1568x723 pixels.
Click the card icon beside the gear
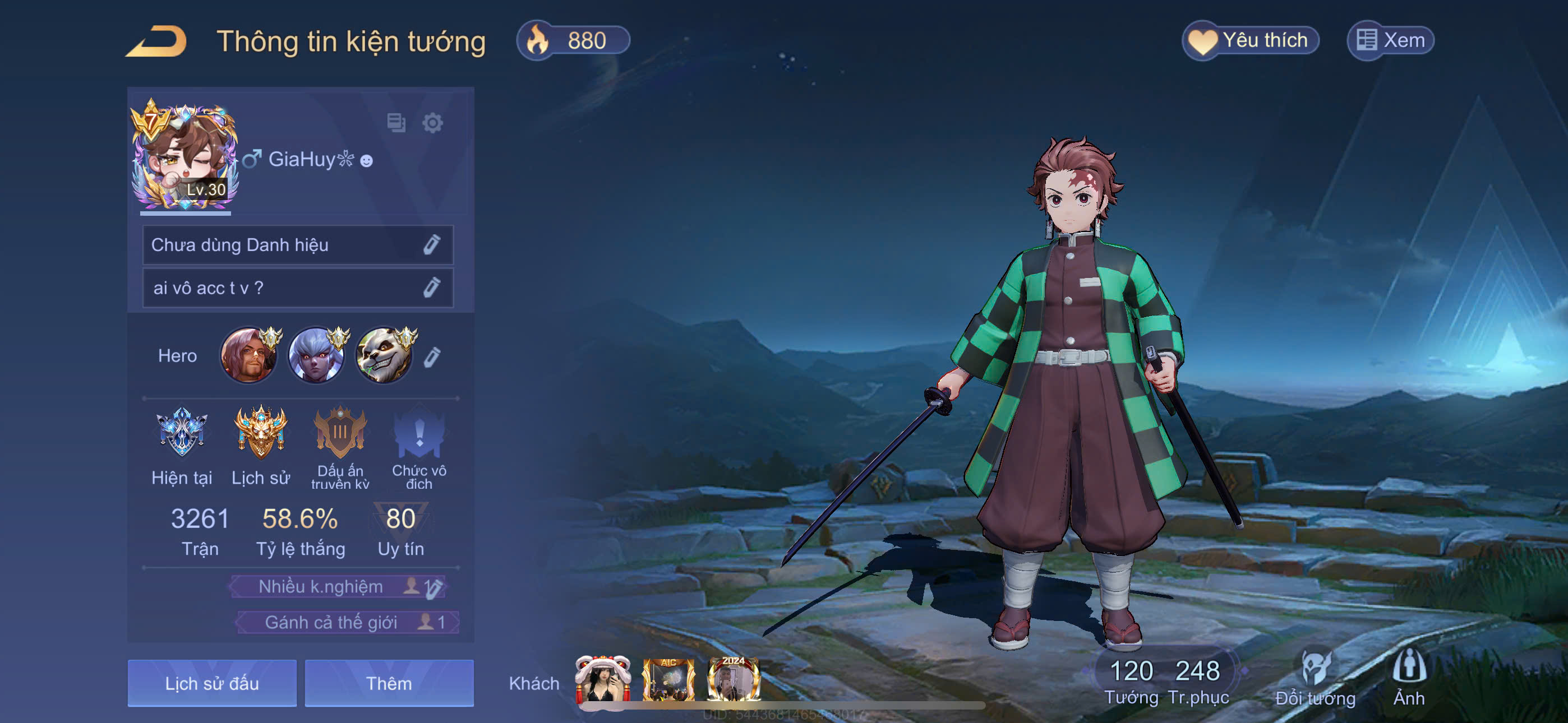396,123
